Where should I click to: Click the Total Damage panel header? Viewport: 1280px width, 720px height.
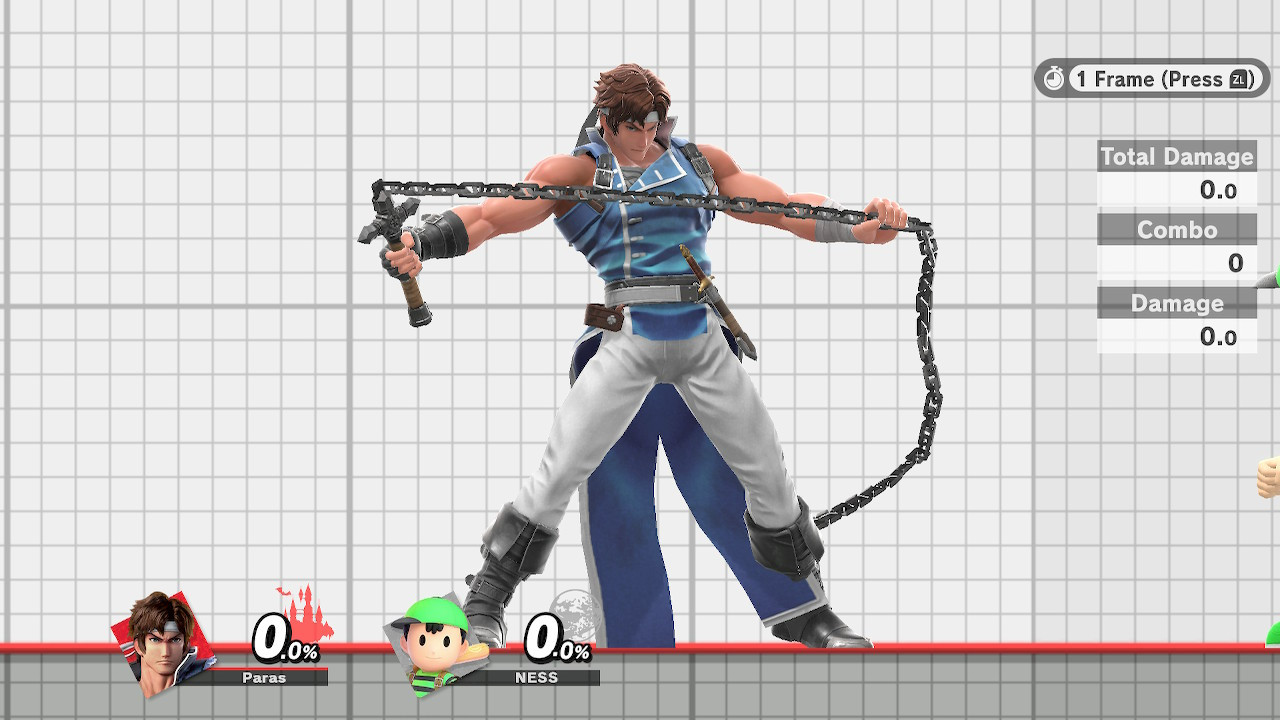1177,157
